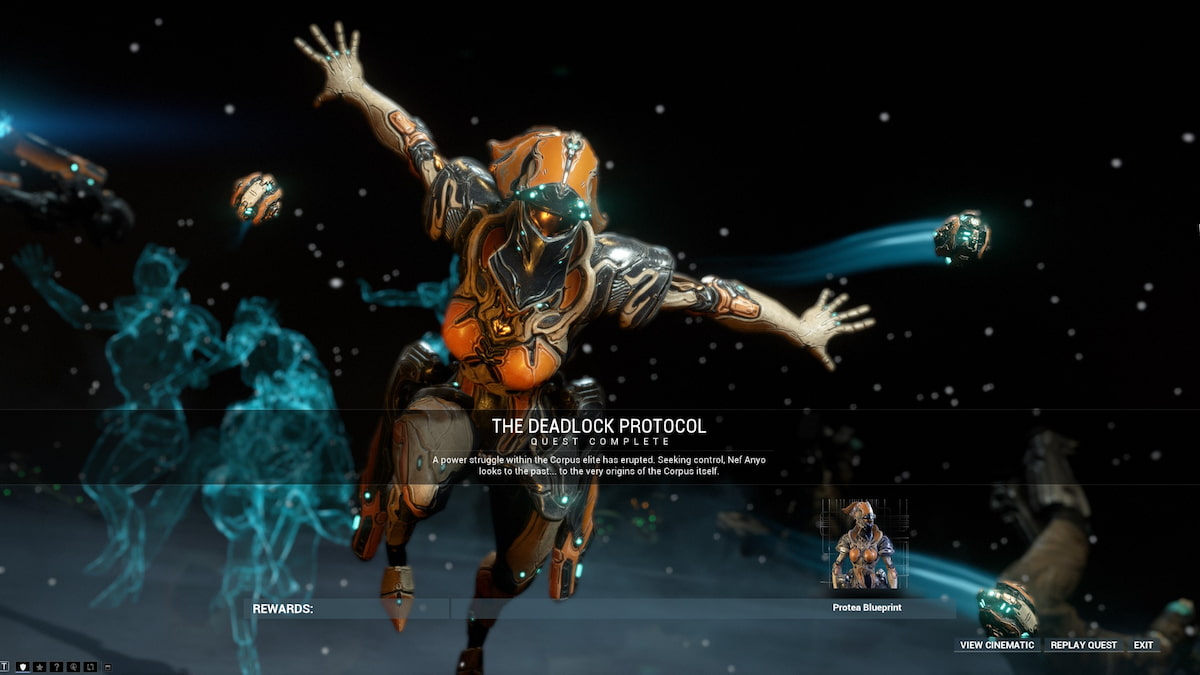The width and height of the screenshot is (1200, 675).
Task: Minimize the chat tab bar
Action: (108, 666)
